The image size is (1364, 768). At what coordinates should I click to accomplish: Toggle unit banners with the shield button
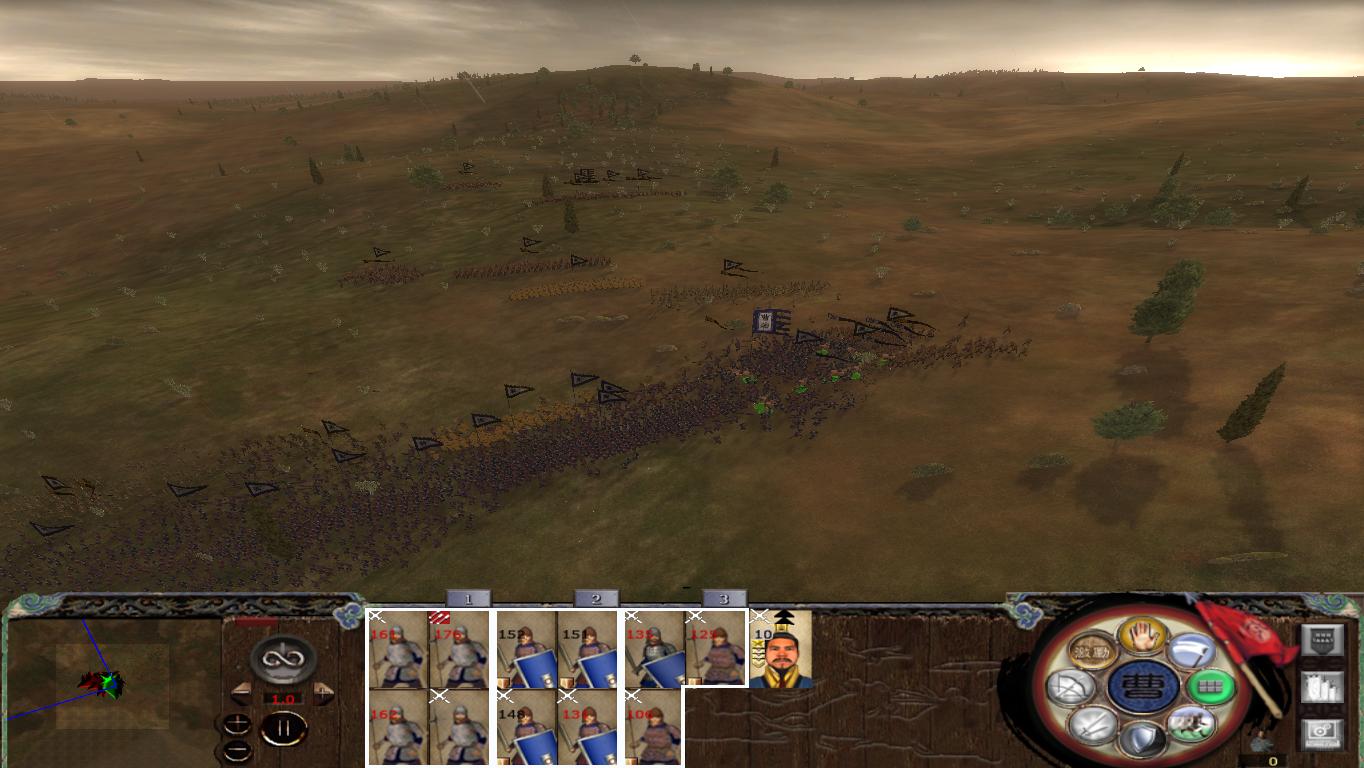1320,639
